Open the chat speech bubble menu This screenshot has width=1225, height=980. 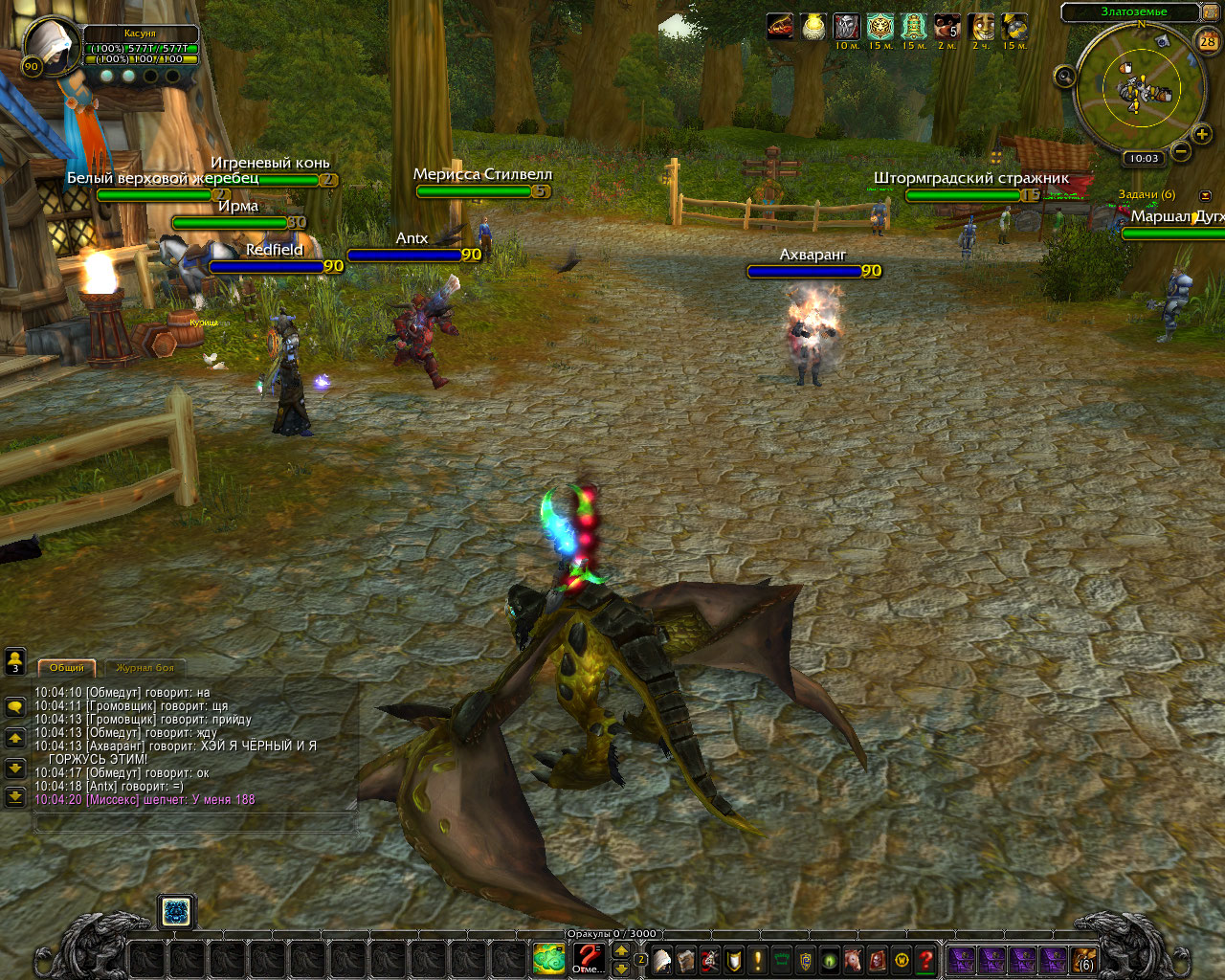15,707
